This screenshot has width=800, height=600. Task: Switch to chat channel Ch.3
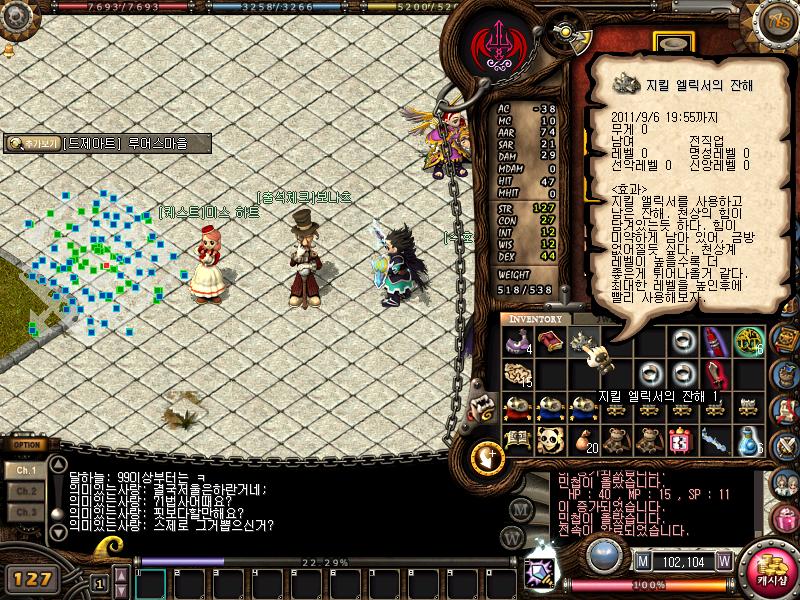(26, 512)
